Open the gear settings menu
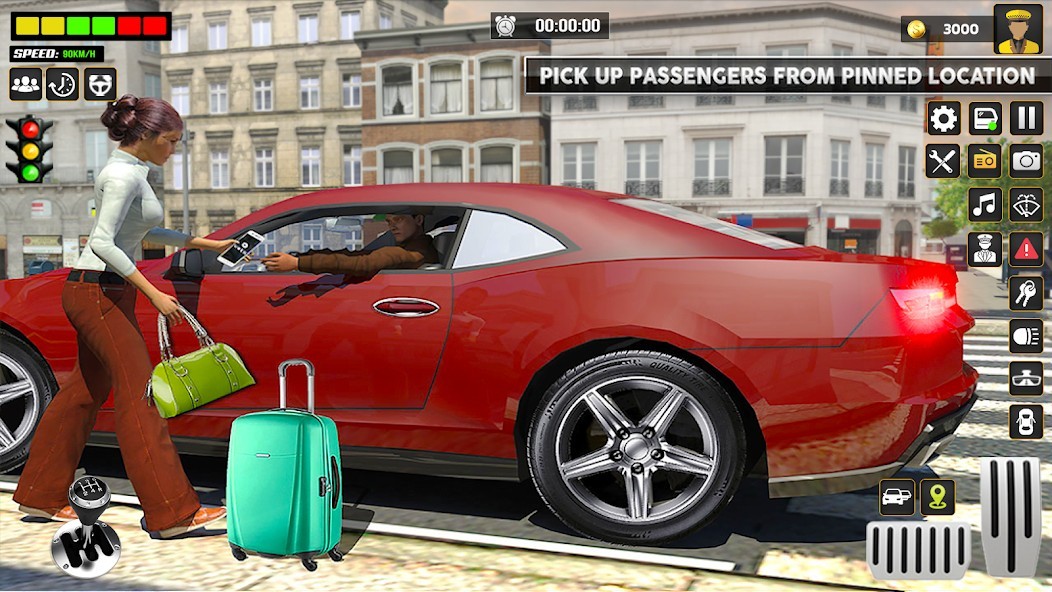 click(x=943, y=118)
